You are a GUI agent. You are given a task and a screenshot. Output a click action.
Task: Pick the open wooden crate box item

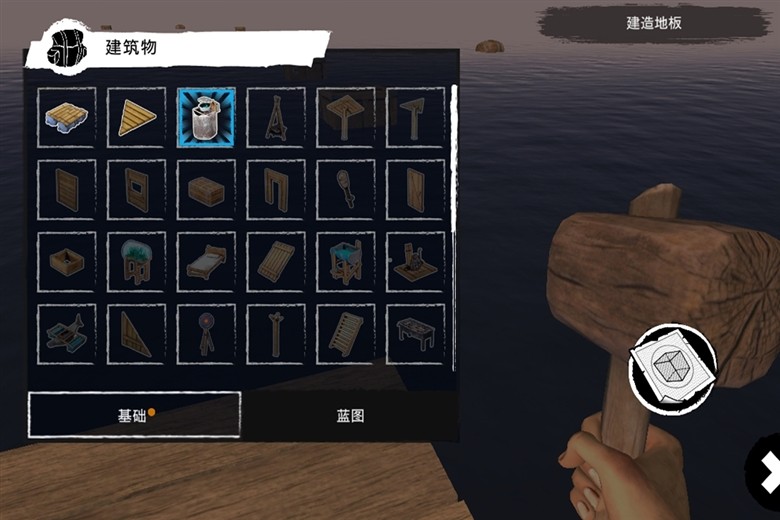[x=67, y=262]
